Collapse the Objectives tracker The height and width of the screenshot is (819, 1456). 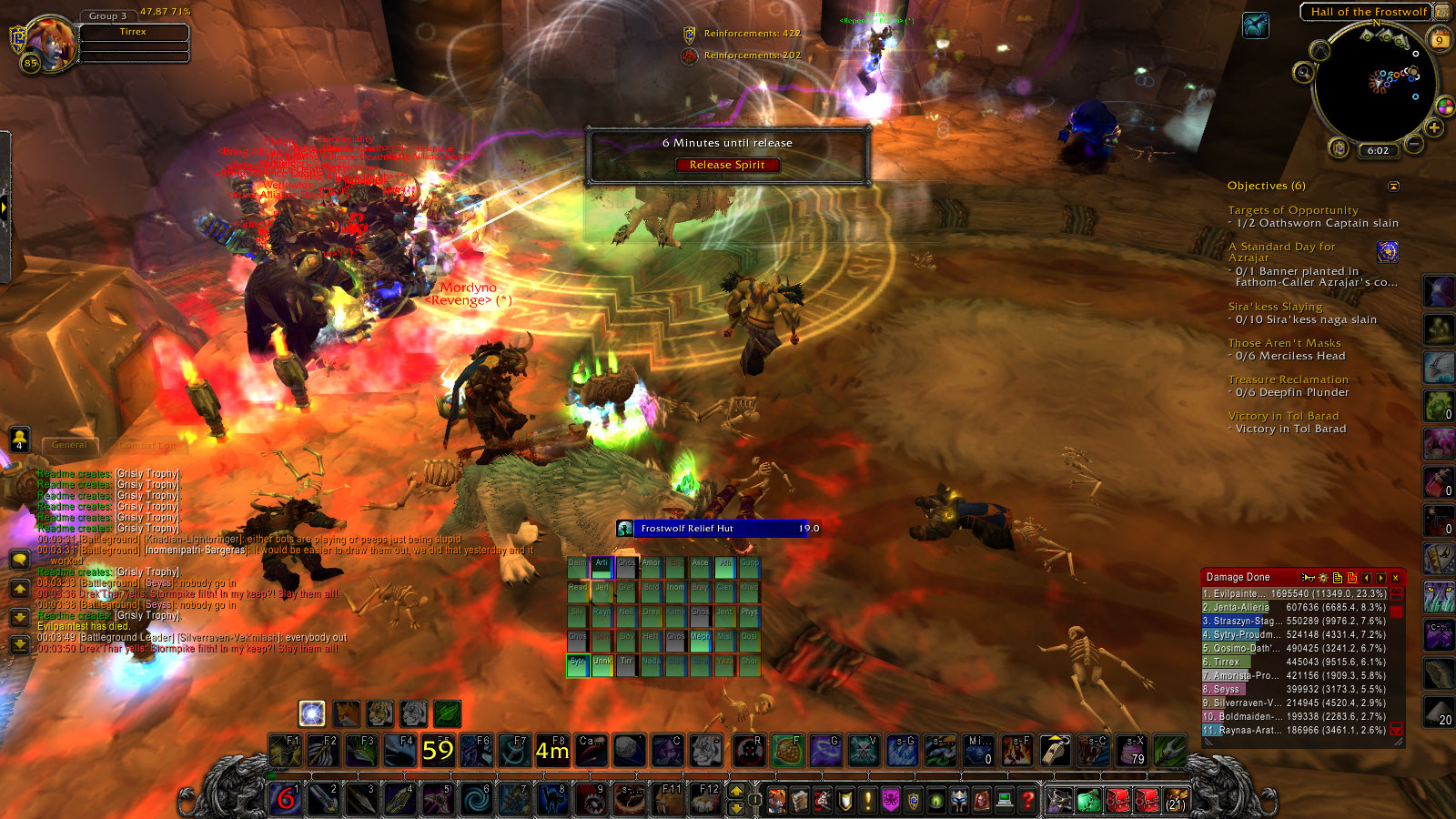click(x=1393, y=186)
